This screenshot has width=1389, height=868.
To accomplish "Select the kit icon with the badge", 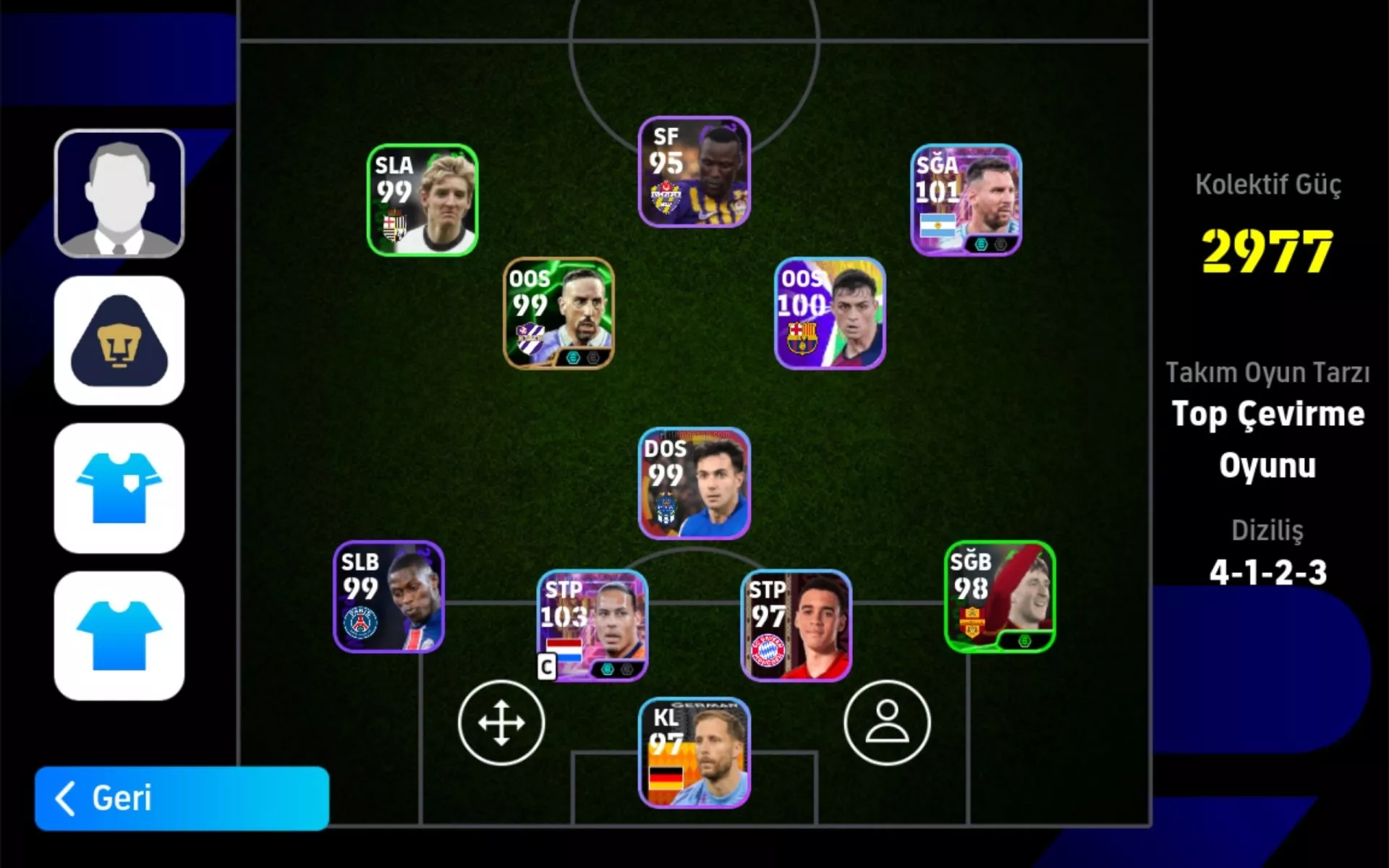I will point(119,488).
